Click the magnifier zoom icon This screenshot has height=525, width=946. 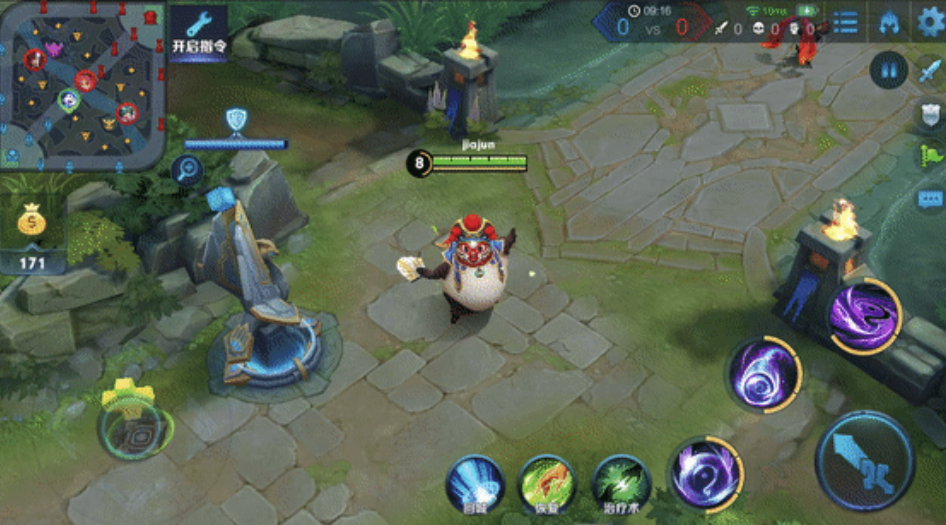(187, 170)
